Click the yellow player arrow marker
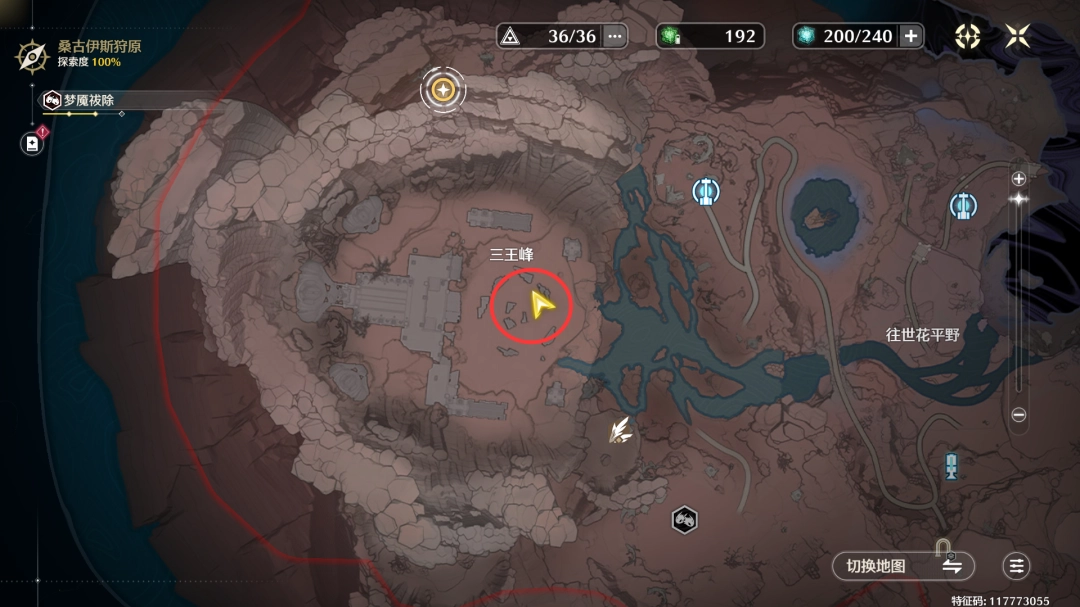This screenshot has width=1080, height=607. click(x=542, y=304)
